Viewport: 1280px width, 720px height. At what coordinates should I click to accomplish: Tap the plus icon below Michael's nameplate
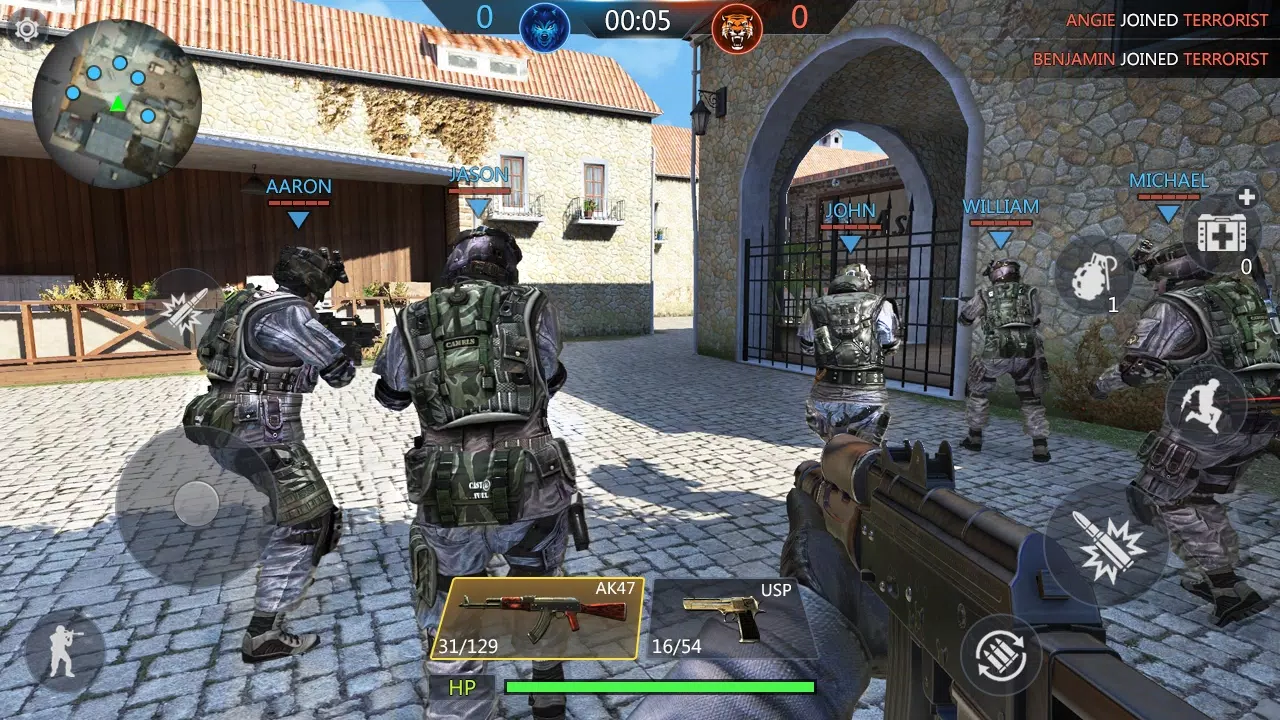(x=1247, y=198)
